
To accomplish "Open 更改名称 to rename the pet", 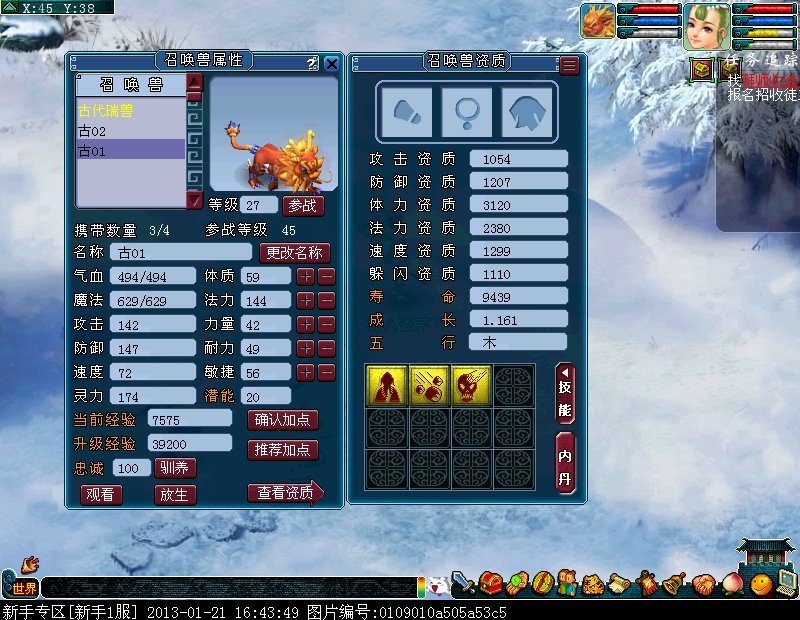I will point(294,253).
